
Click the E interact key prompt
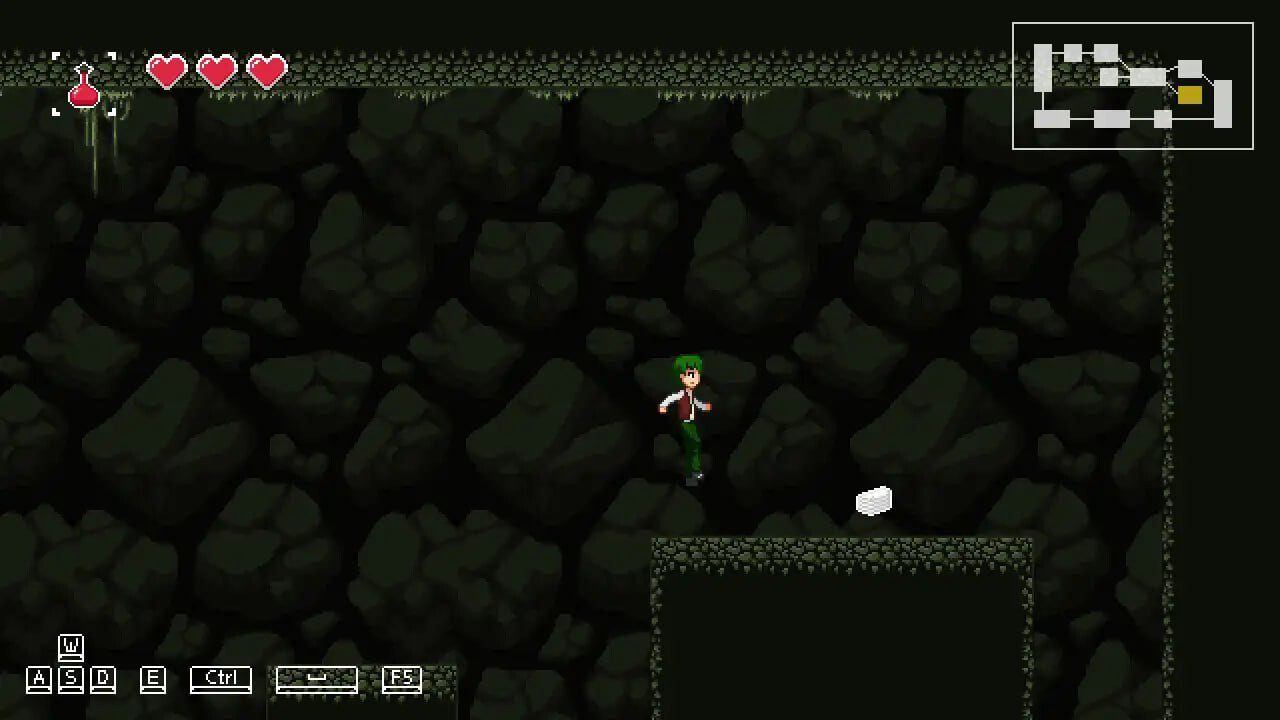152,678
